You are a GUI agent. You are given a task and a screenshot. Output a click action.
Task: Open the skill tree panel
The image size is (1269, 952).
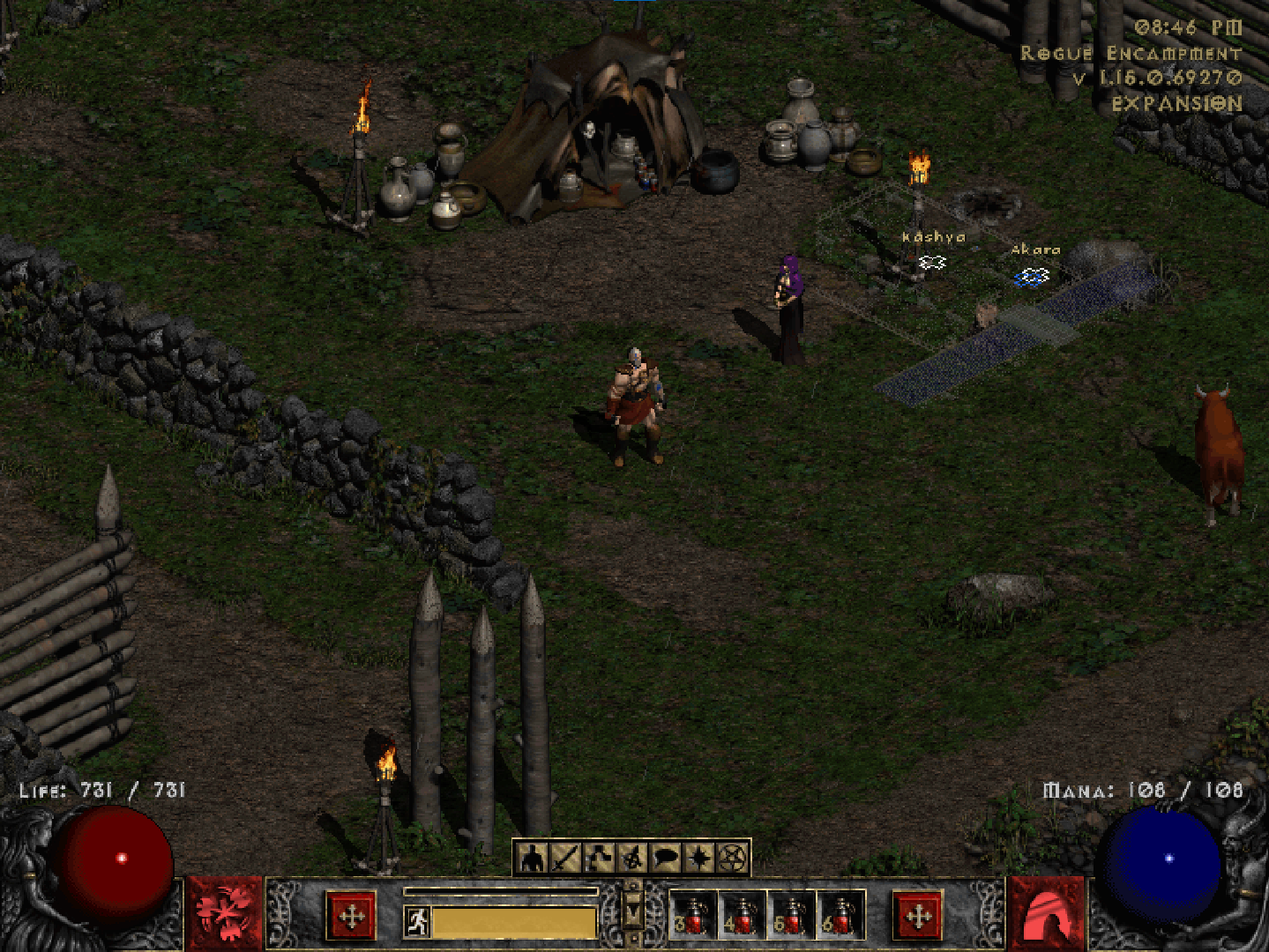click(597, 857)
